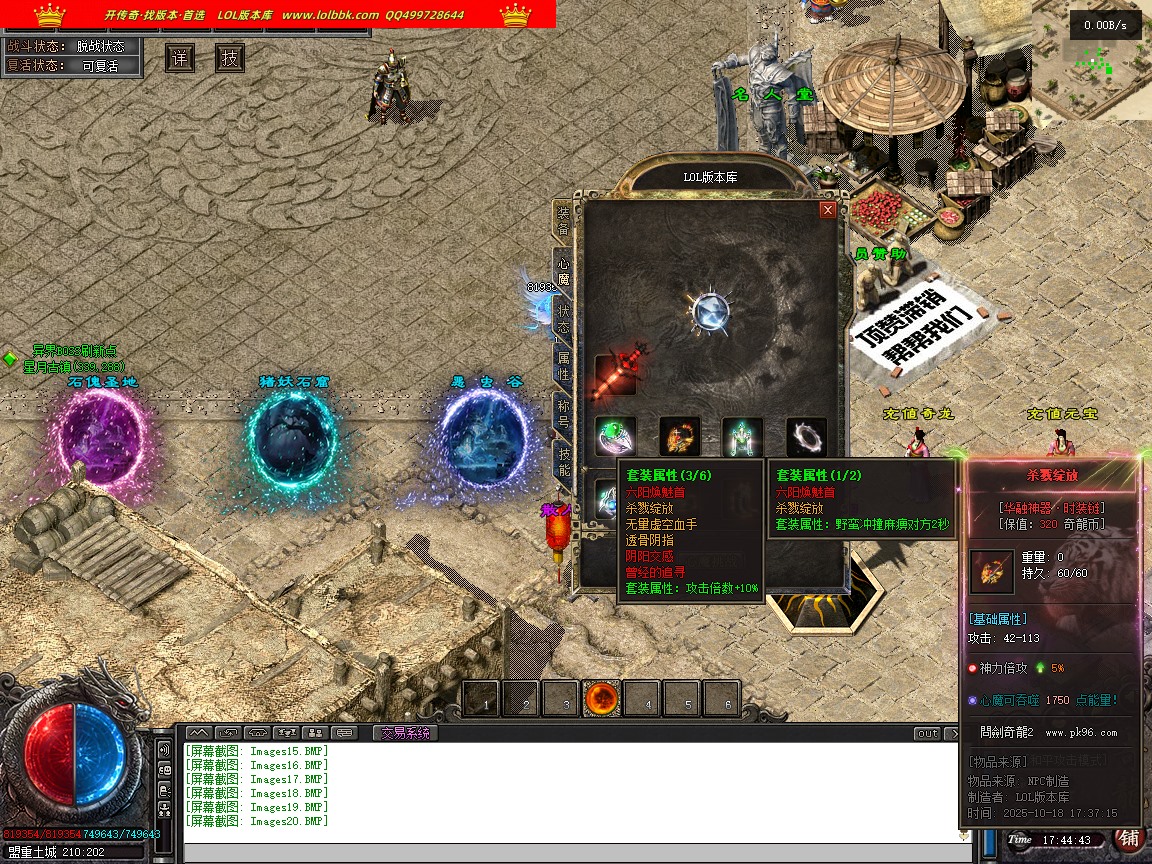
Task: Open the 称号 titles tab
Action: [563, 413]
